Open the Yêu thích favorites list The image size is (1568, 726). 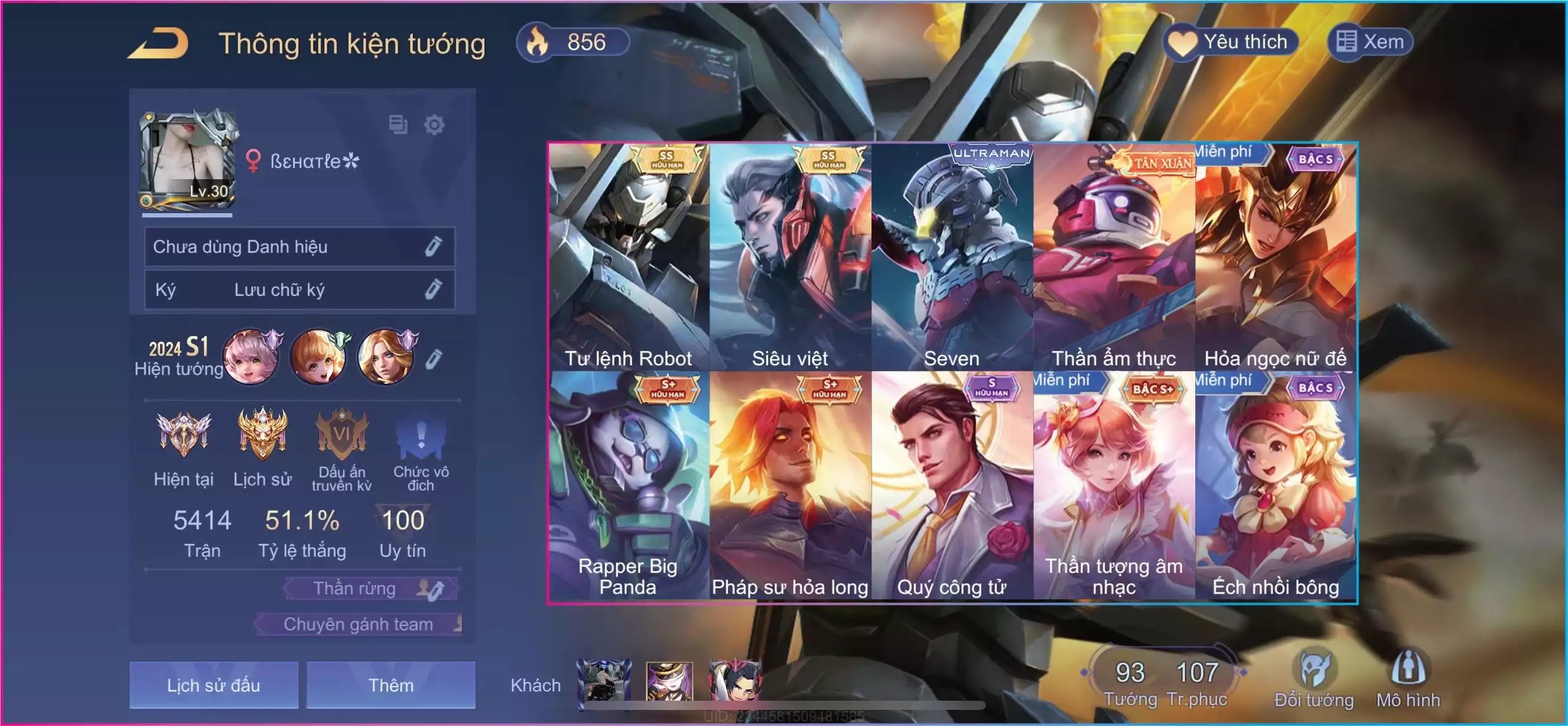(x=1231, y=42)
